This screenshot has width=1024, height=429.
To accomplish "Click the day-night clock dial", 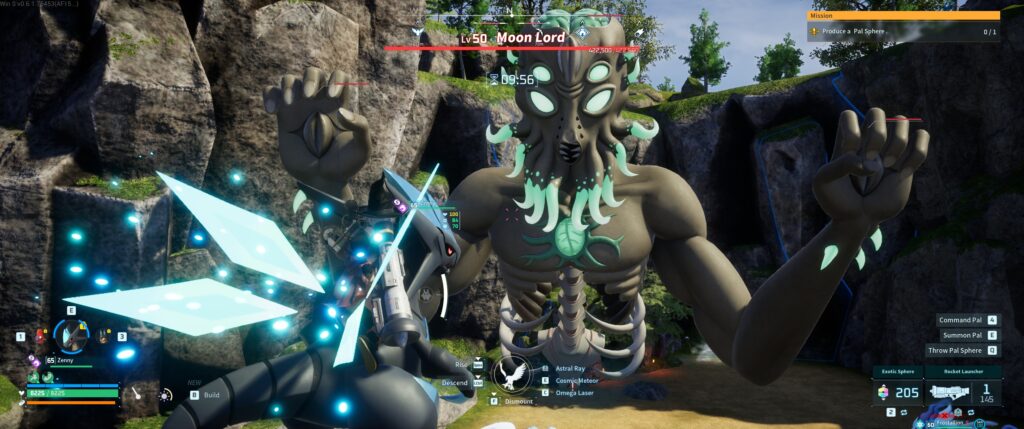I will 164,396.
